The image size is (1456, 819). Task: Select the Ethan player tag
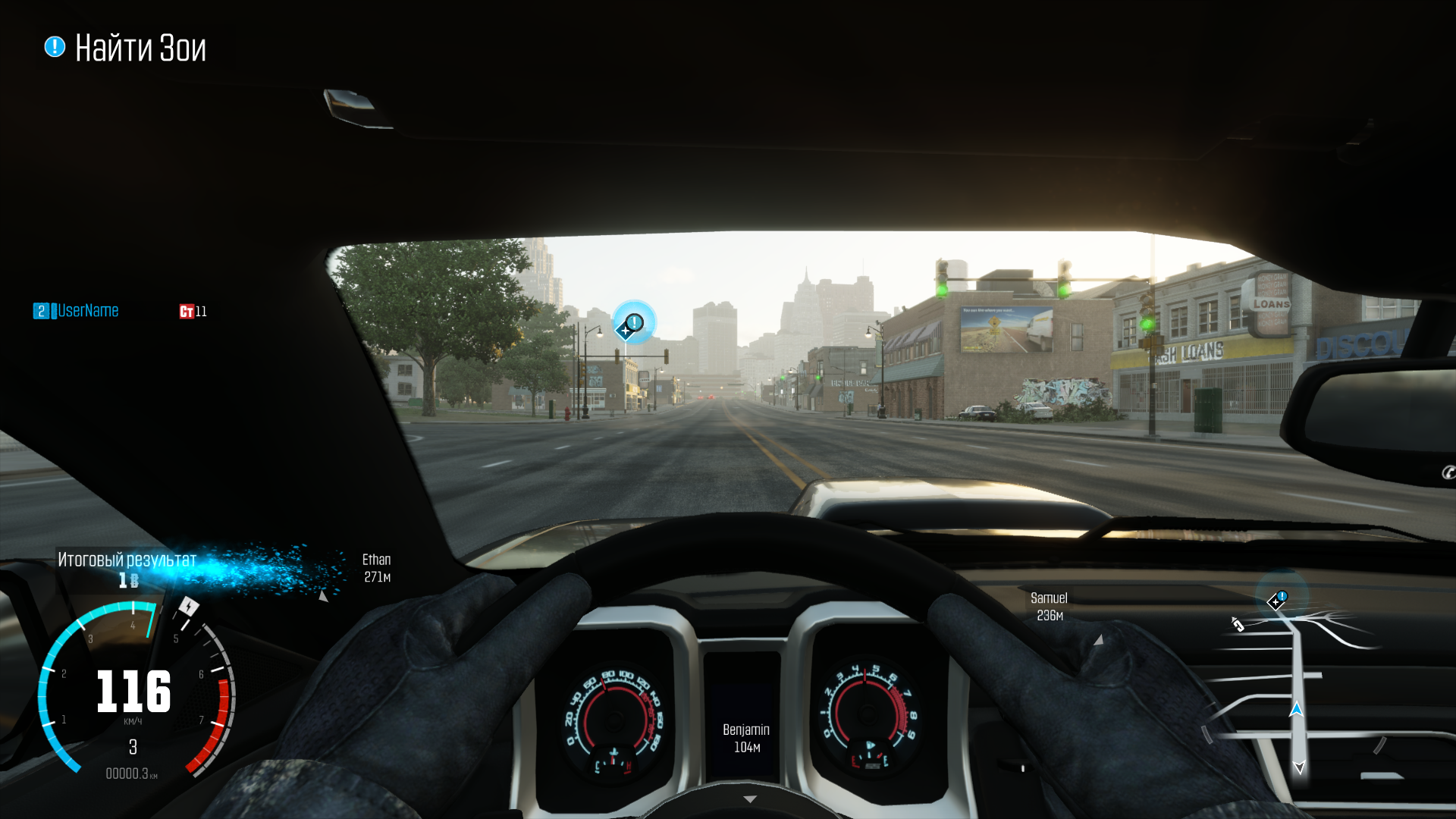coord(376,568)
